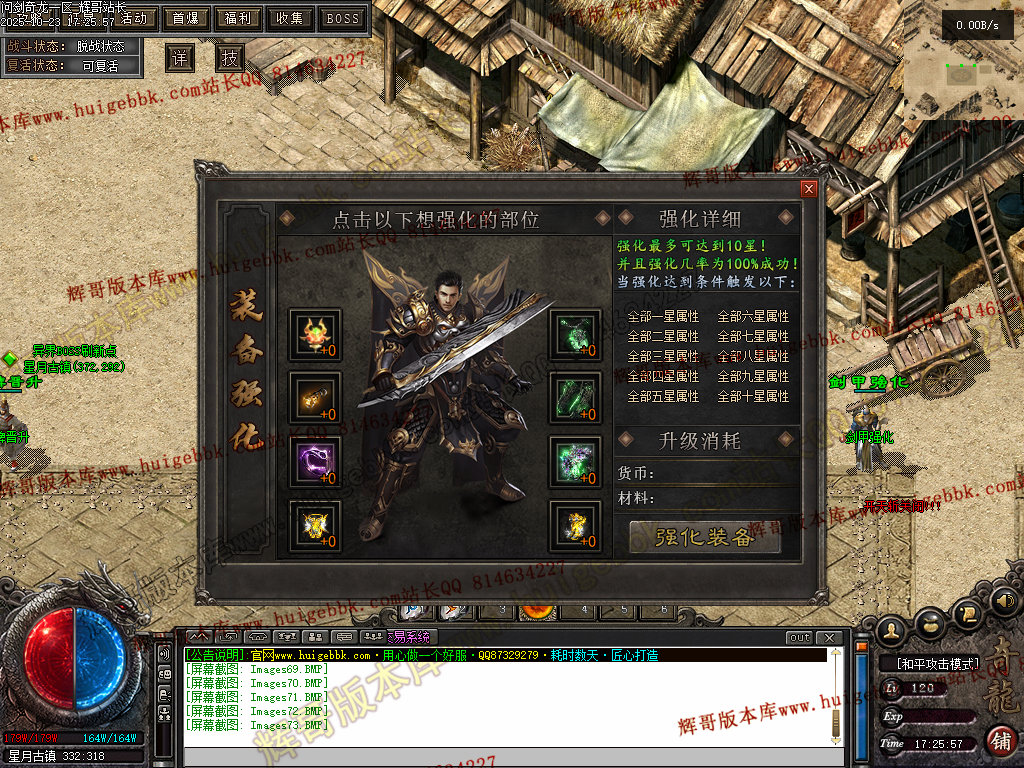Viewport: 1024px width, 768px height.
Task: Close the chat window with X
Action: point(828,637)
